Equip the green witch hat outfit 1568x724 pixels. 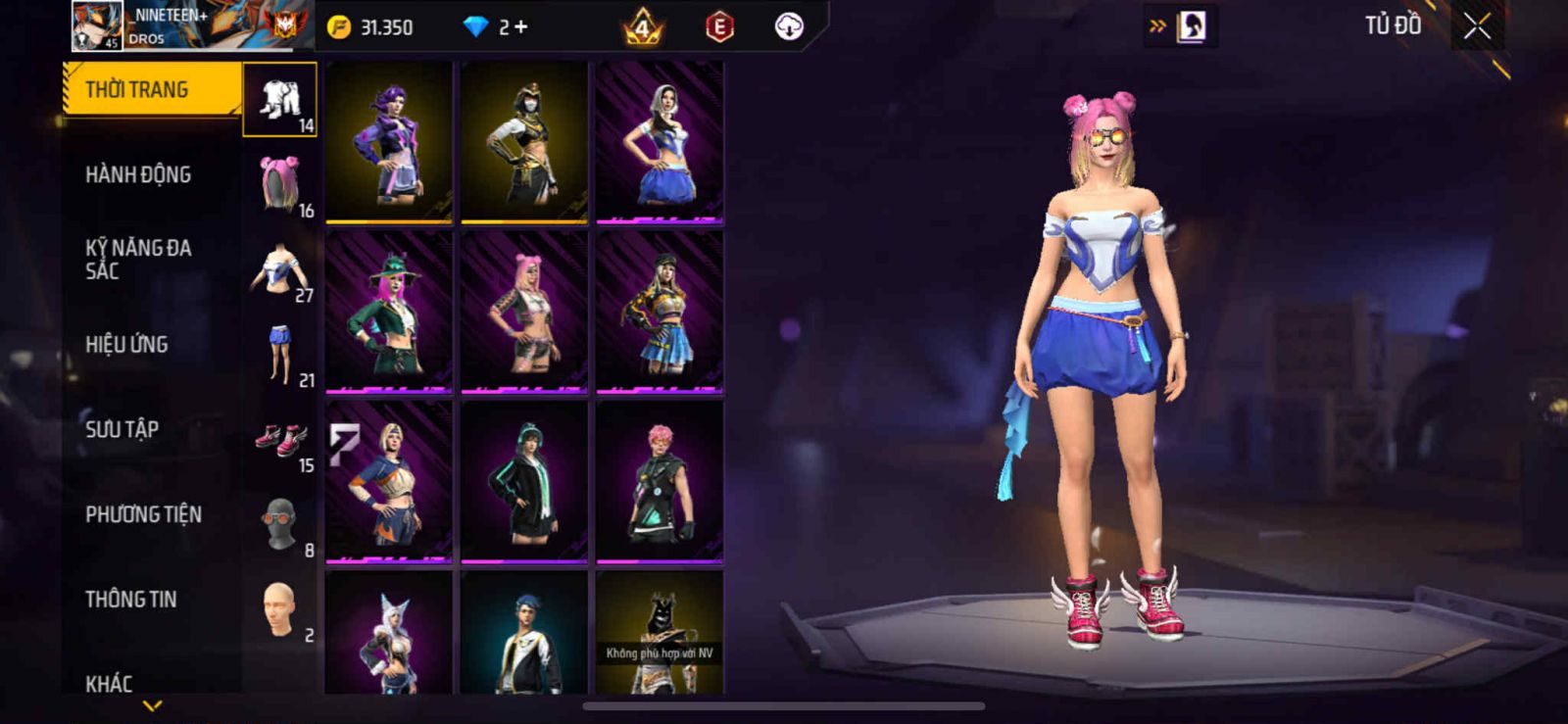389,312
